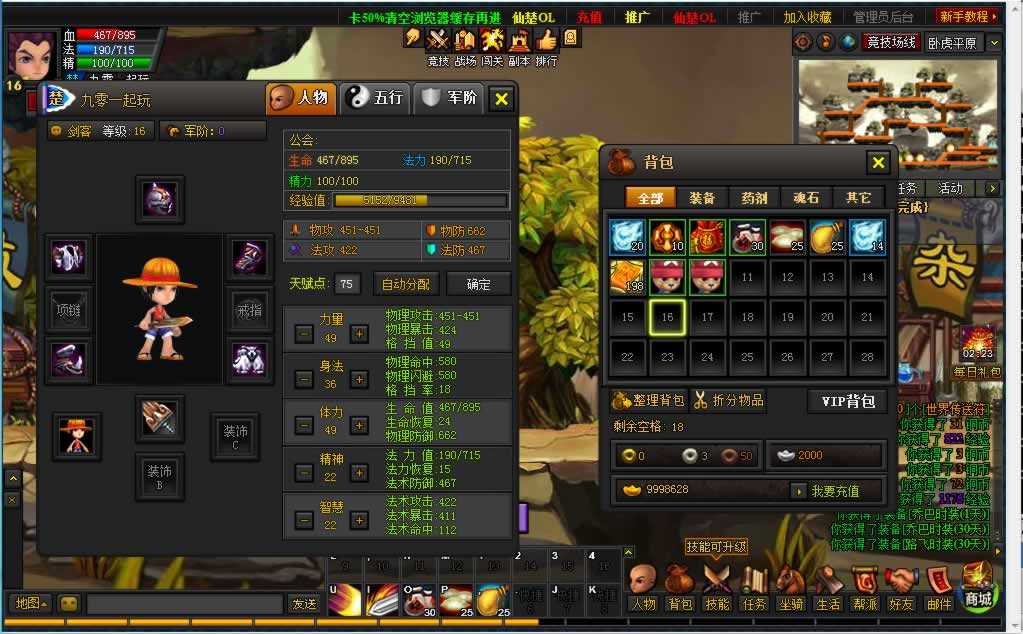Click 我要充值 to recharge
This screenshot has width=1023, height=634.
coord(837,491)
